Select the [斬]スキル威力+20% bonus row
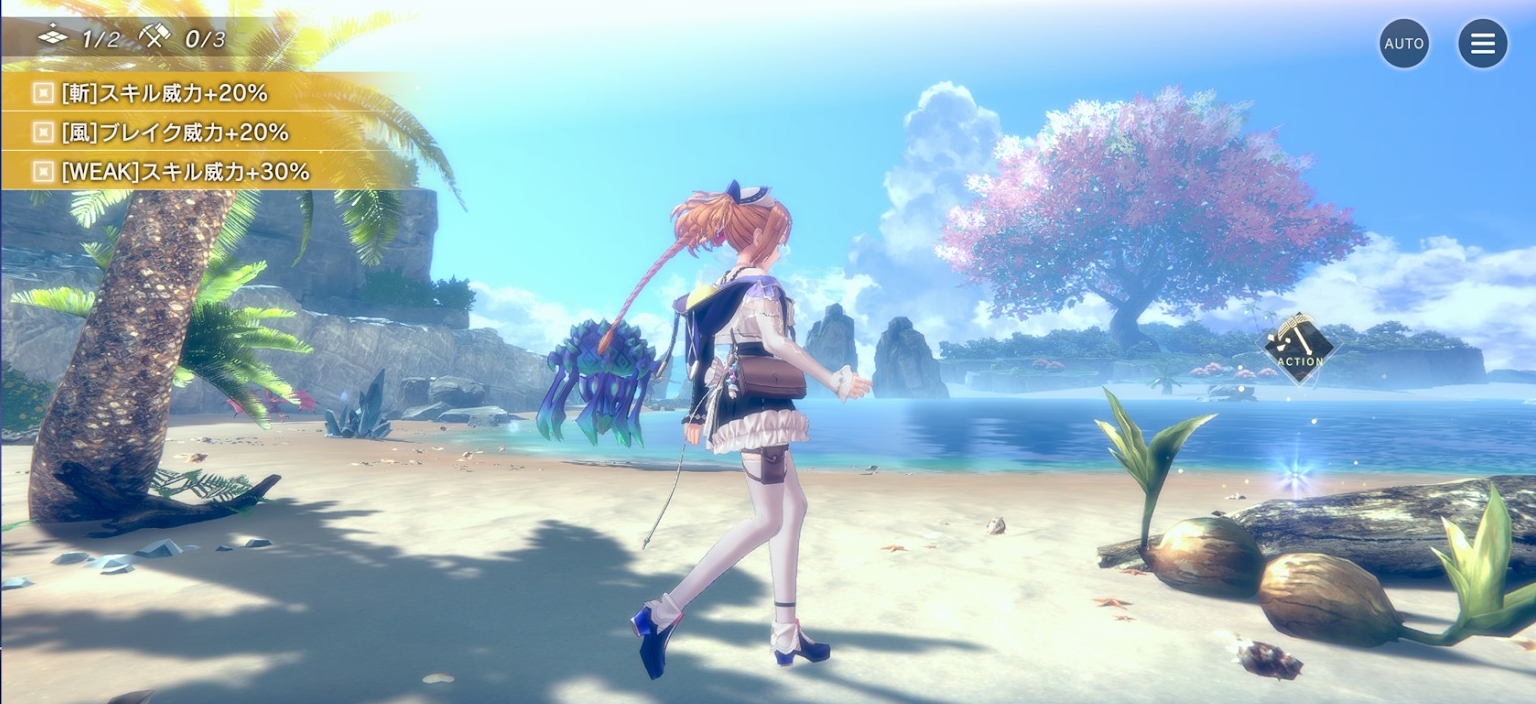 pyautogui.click(x=165, y=93)
